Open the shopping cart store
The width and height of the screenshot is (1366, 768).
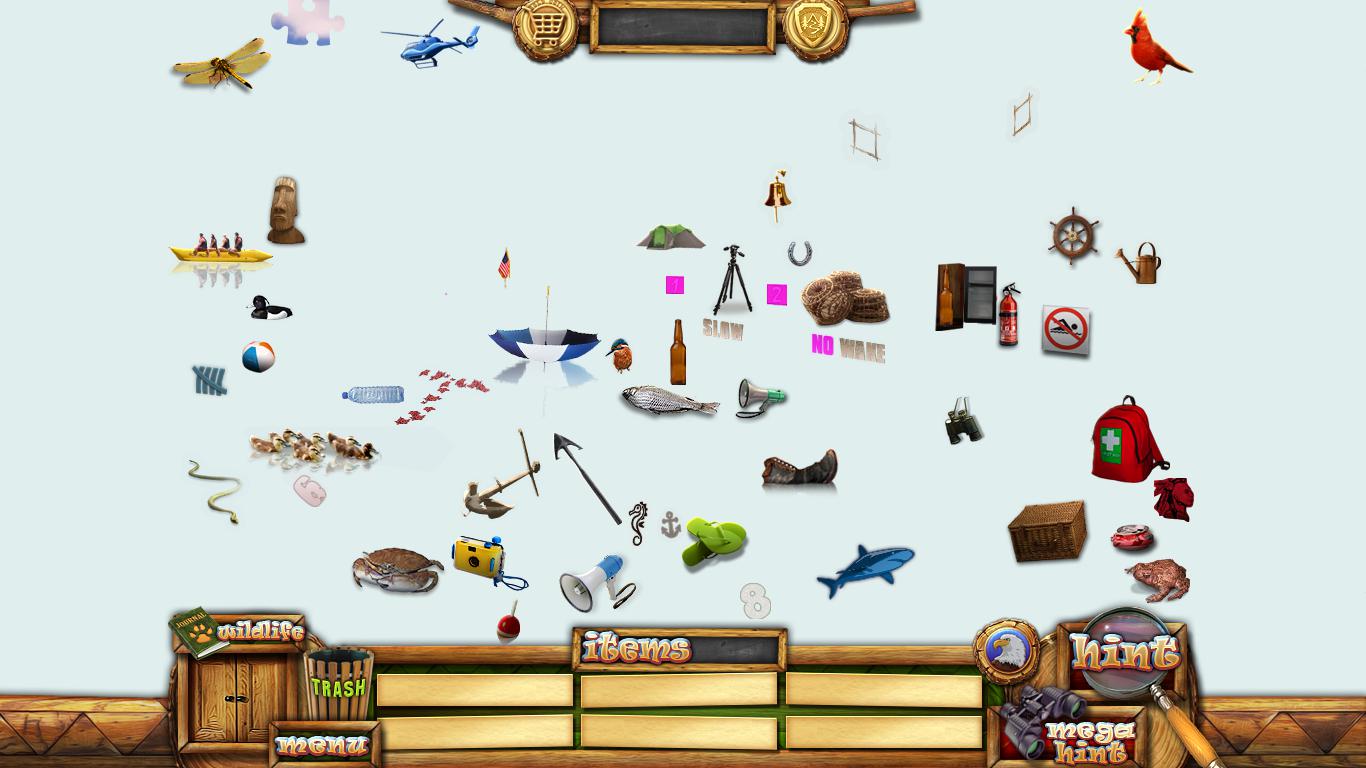pos(545,27)
